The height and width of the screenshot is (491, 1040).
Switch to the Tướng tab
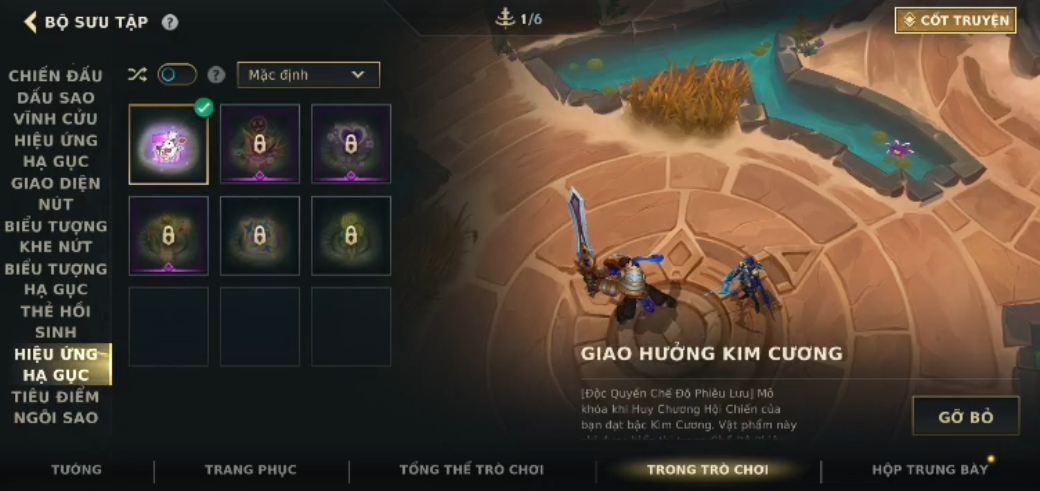(76, 469)
